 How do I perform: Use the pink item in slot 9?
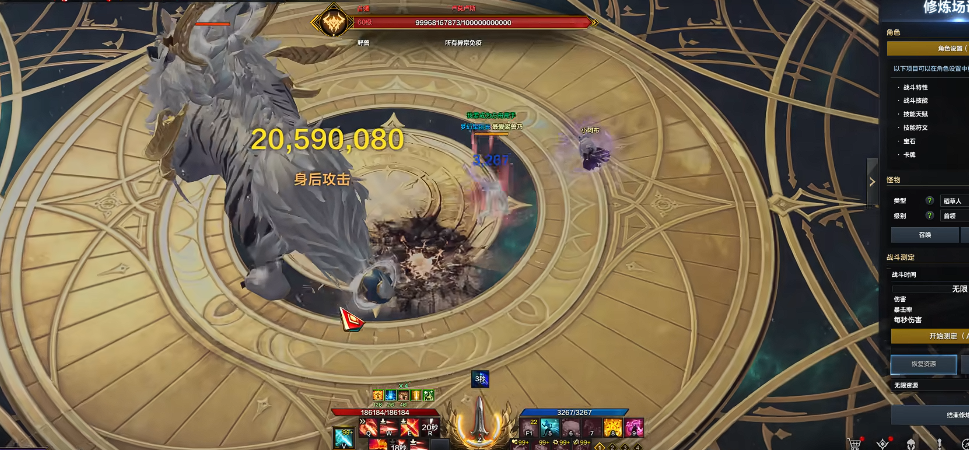coord(632,429)
